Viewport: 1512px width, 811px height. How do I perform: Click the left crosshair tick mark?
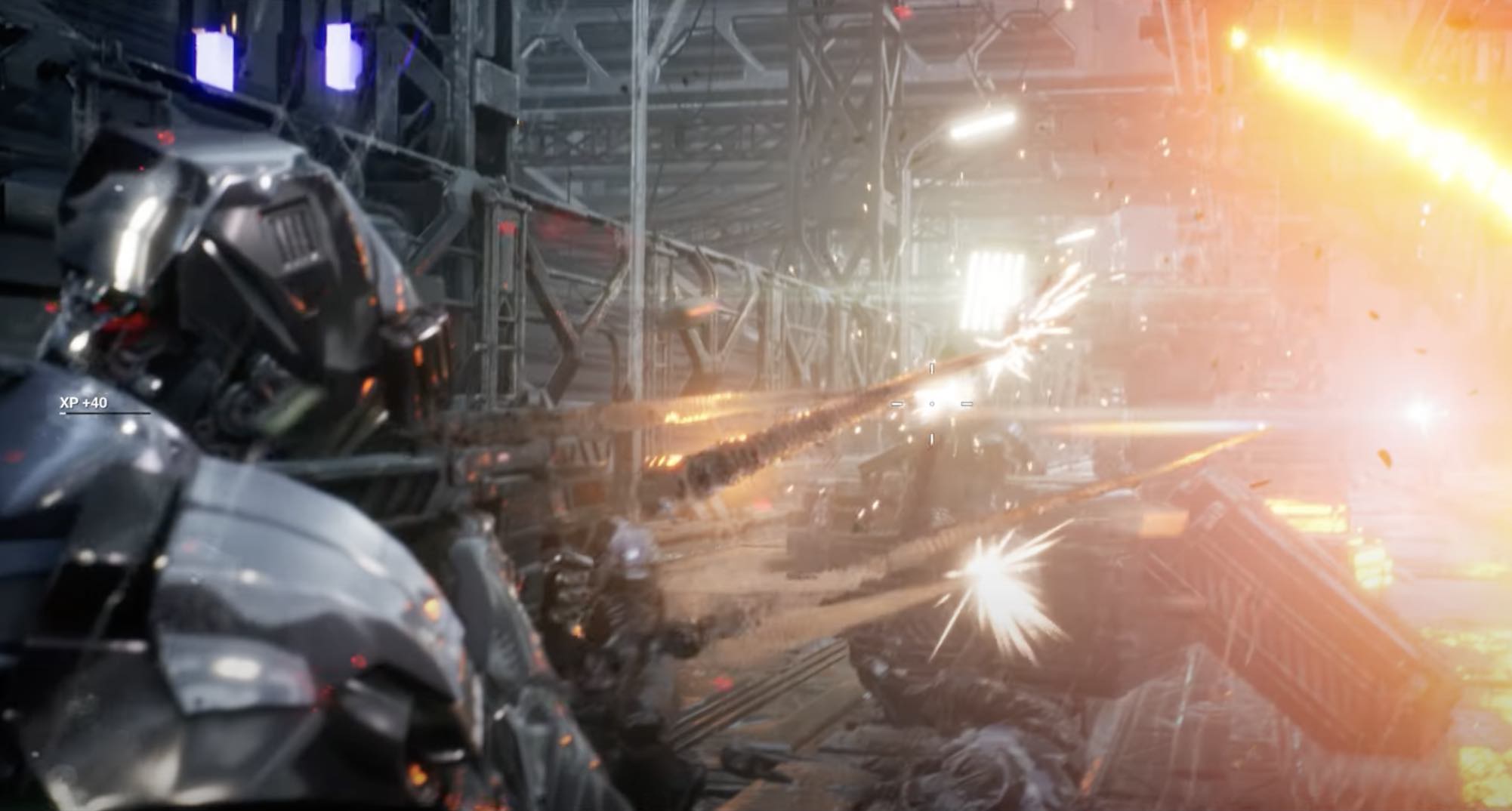[897, 404]
